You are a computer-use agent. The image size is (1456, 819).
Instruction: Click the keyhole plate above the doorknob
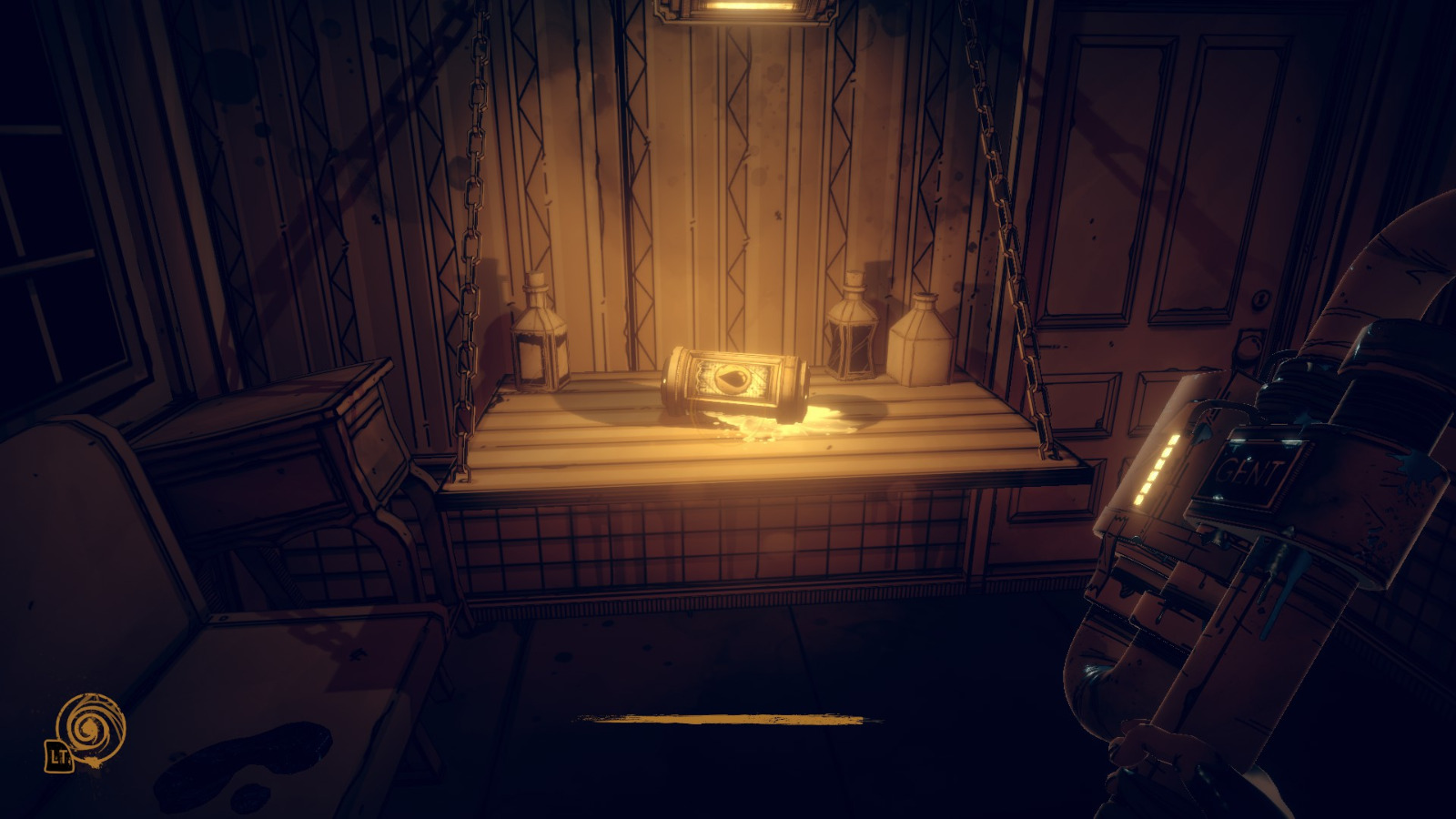click(1260, 298)
